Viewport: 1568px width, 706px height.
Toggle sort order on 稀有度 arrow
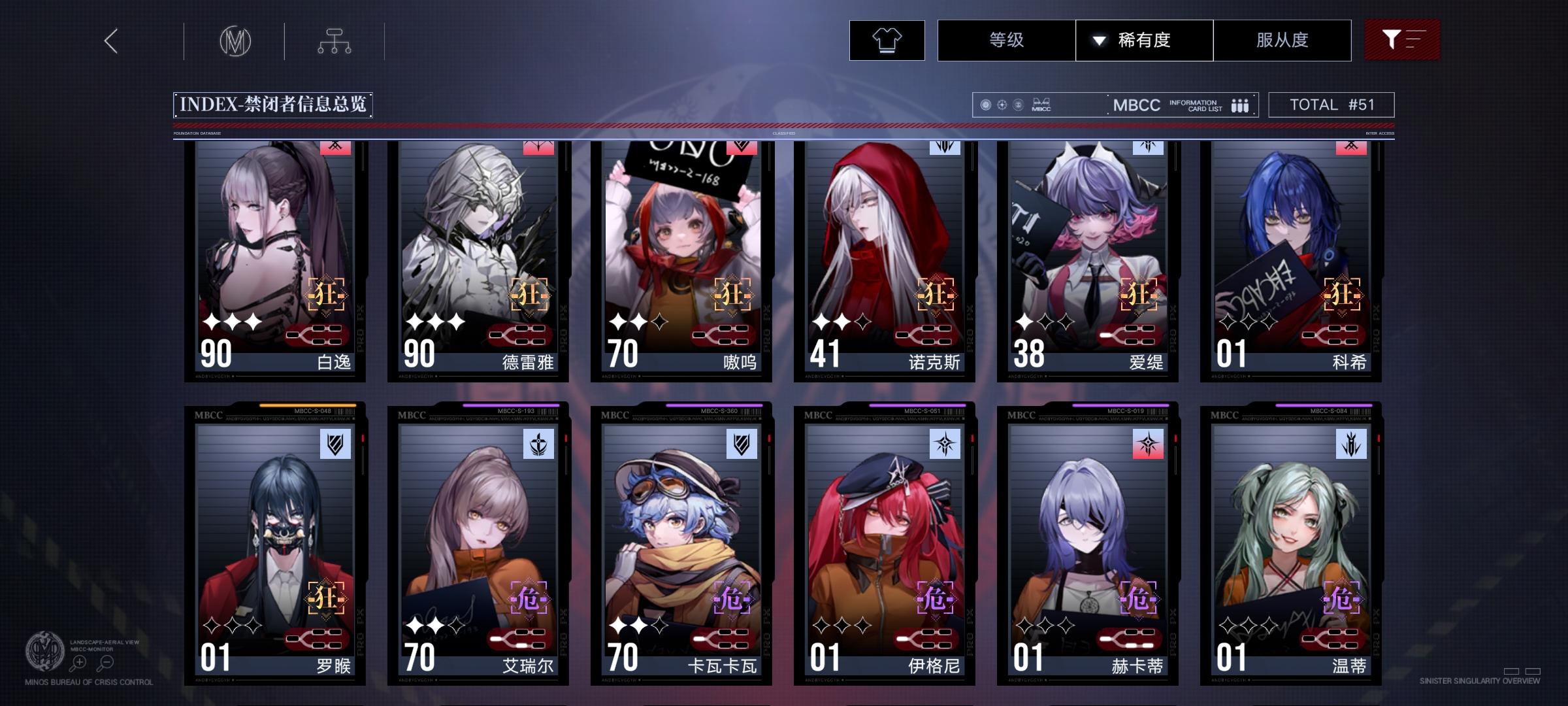coord(1098,40)
